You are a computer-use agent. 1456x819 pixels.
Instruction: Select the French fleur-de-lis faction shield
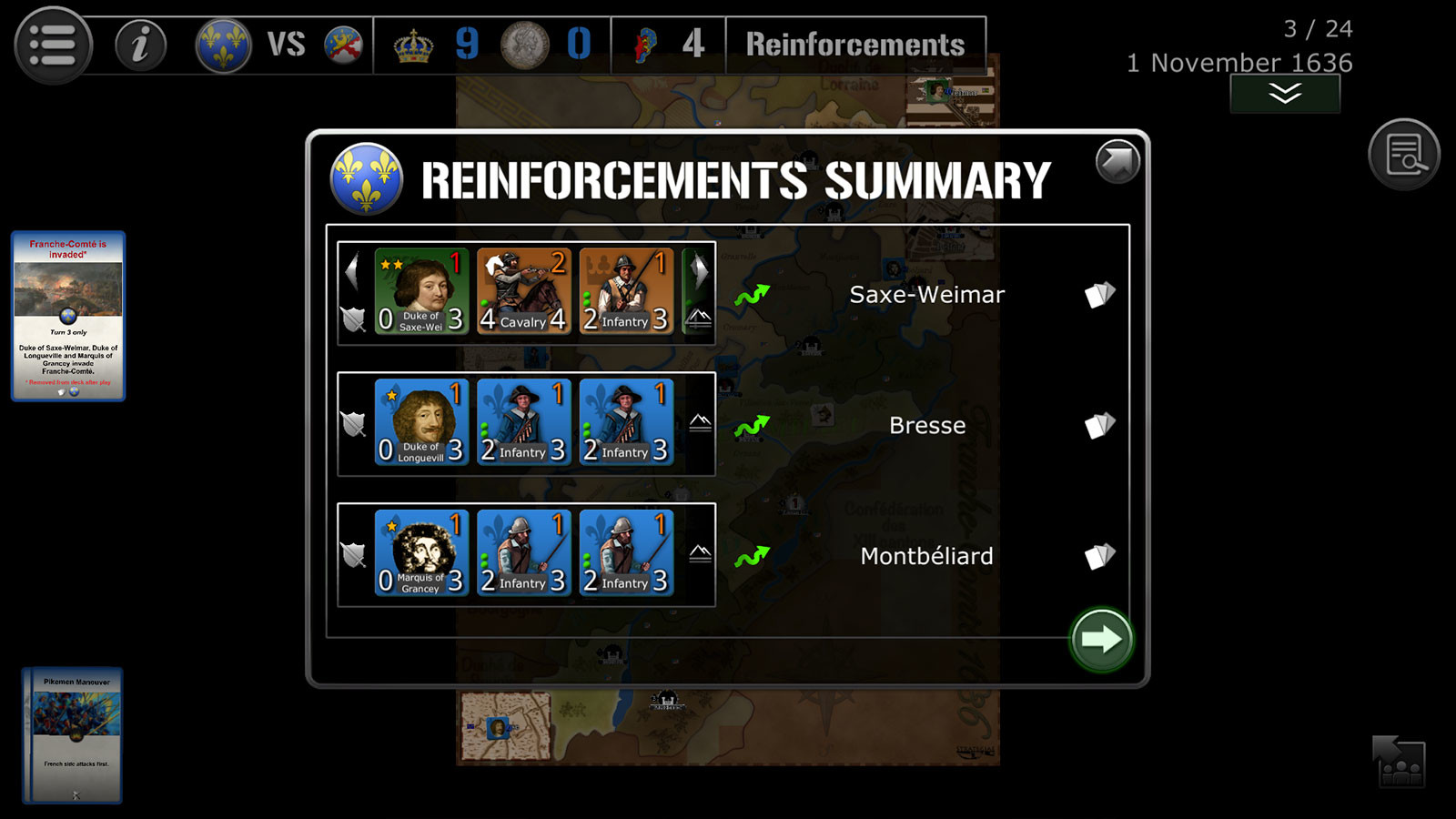click(223, 43)
